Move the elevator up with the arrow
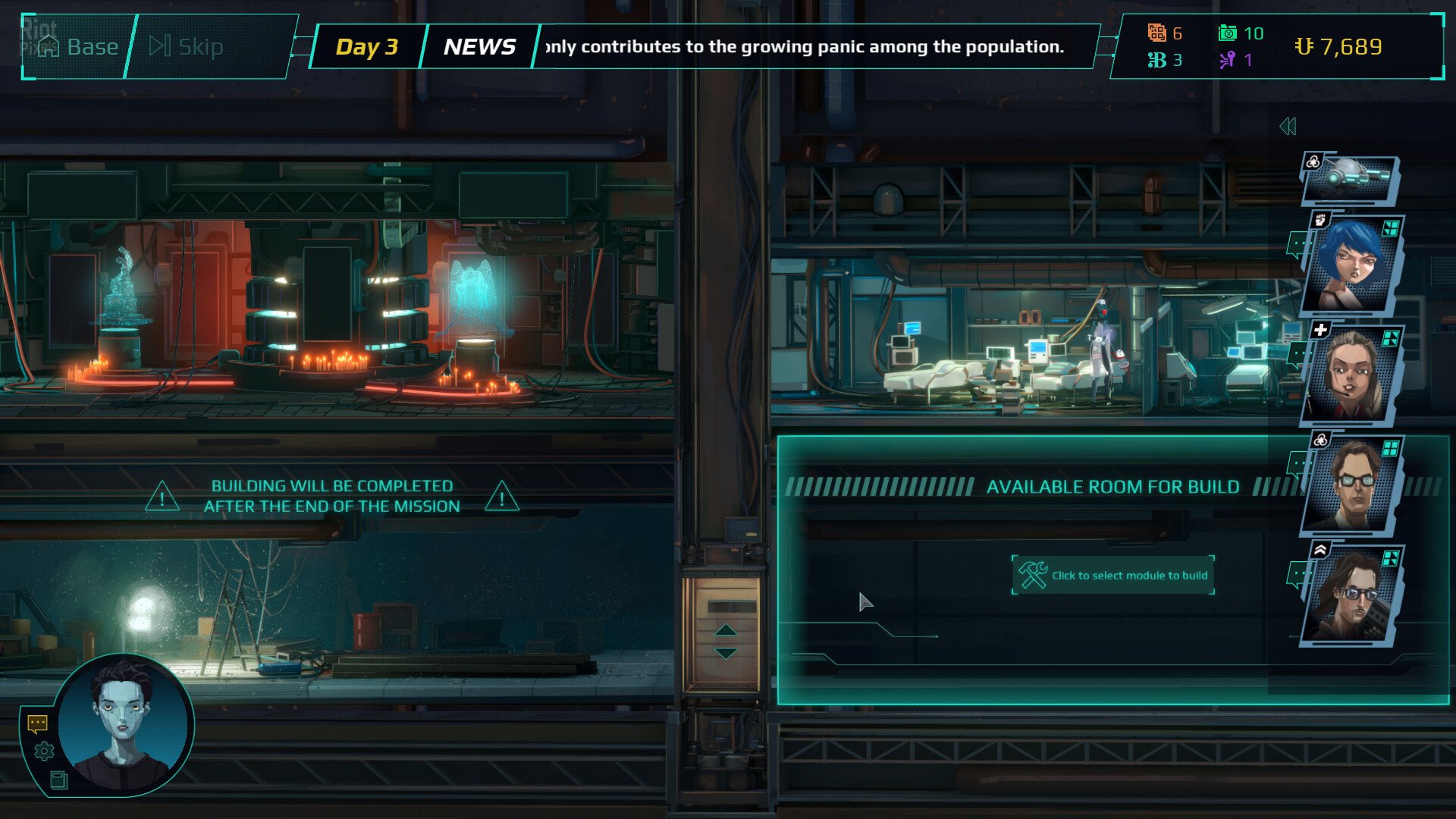This screenshot has height=819, width=1456. click(726, 630)
